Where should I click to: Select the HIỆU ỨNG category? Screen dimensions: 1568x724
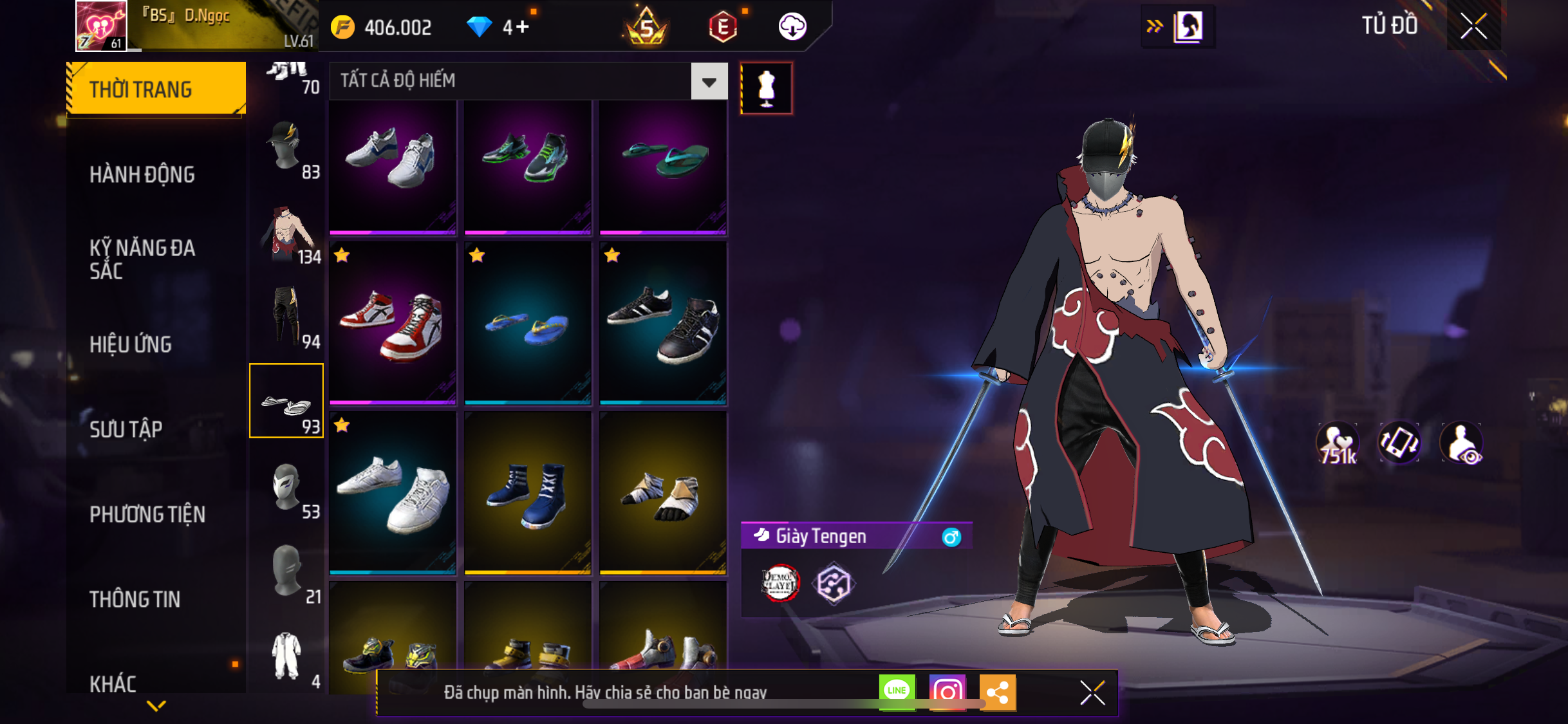click(131, 344)
